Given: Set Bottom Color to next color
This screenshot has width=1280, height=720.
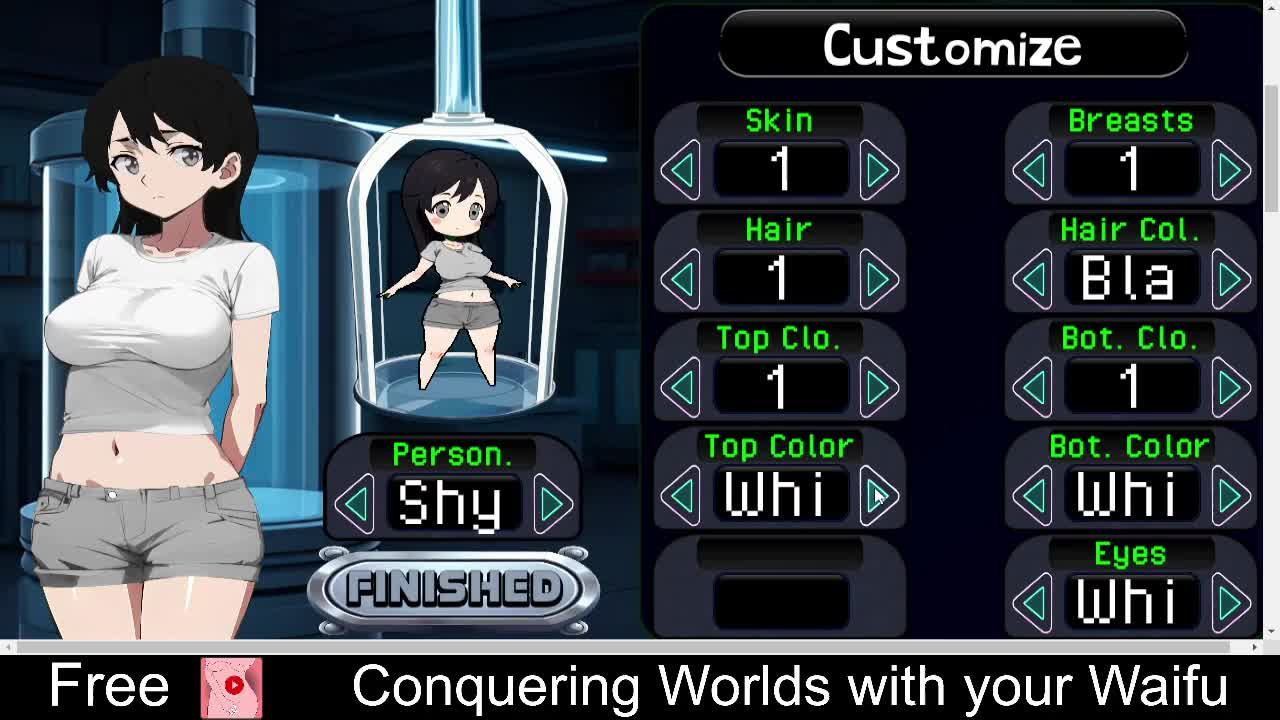Looking at the screenshot, I should click(1230, 495).
